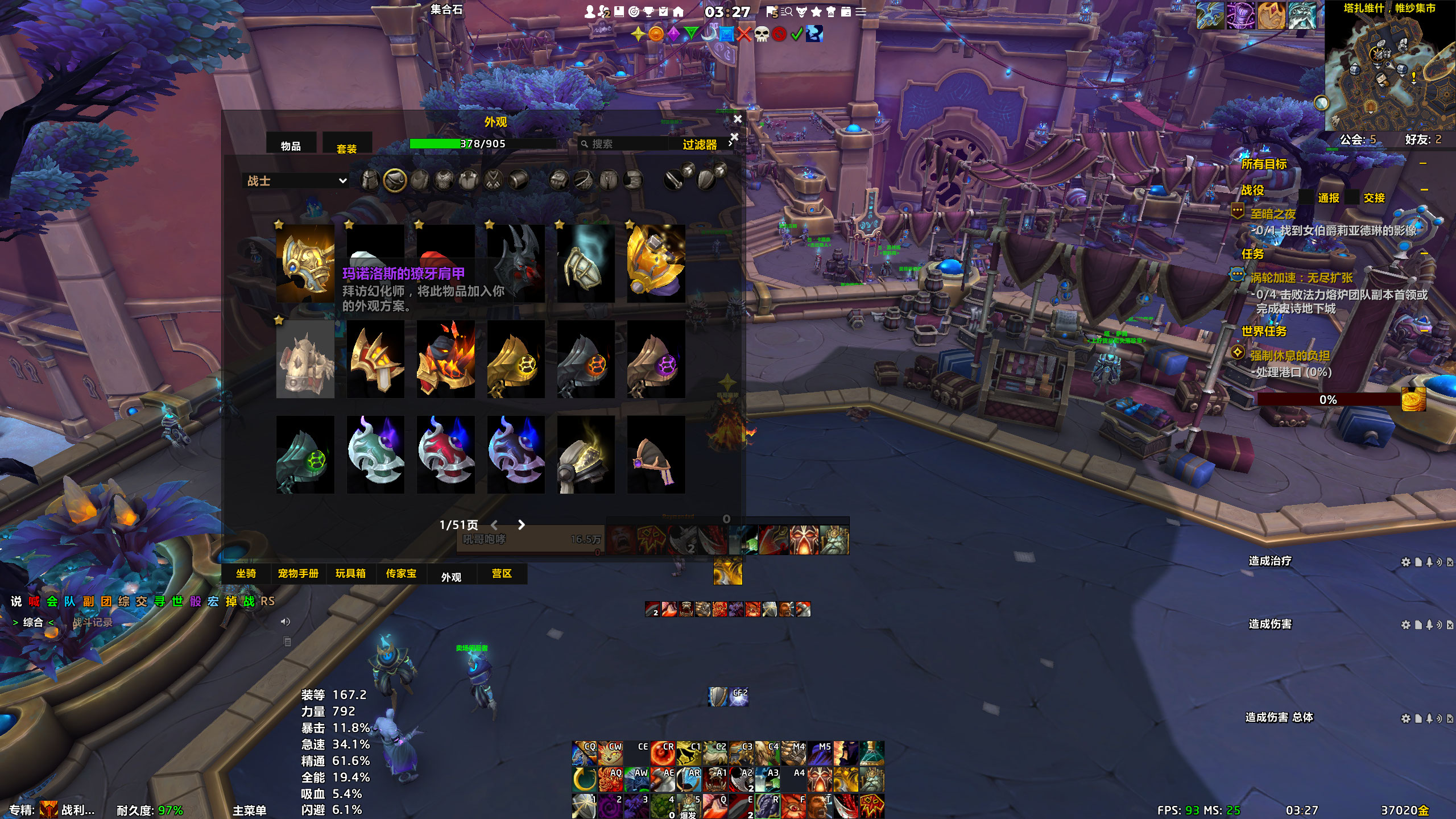1456x819 pixels.
Task: Select the helmet head slot filter
Action: [370, 181]
